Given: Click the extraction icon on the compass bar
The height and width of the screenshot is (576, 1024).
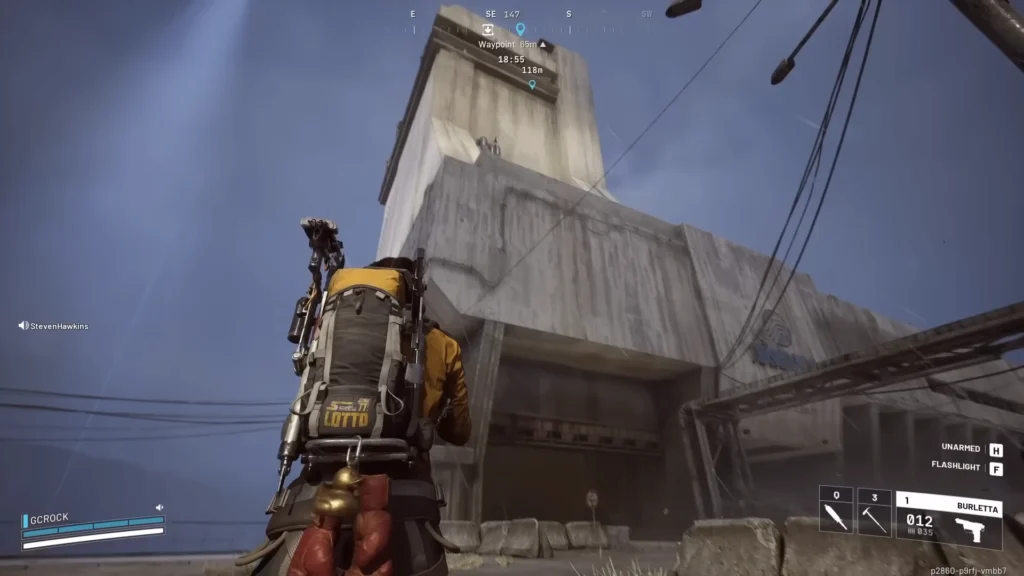Looking at the screenshot, I should pos(487,30).
